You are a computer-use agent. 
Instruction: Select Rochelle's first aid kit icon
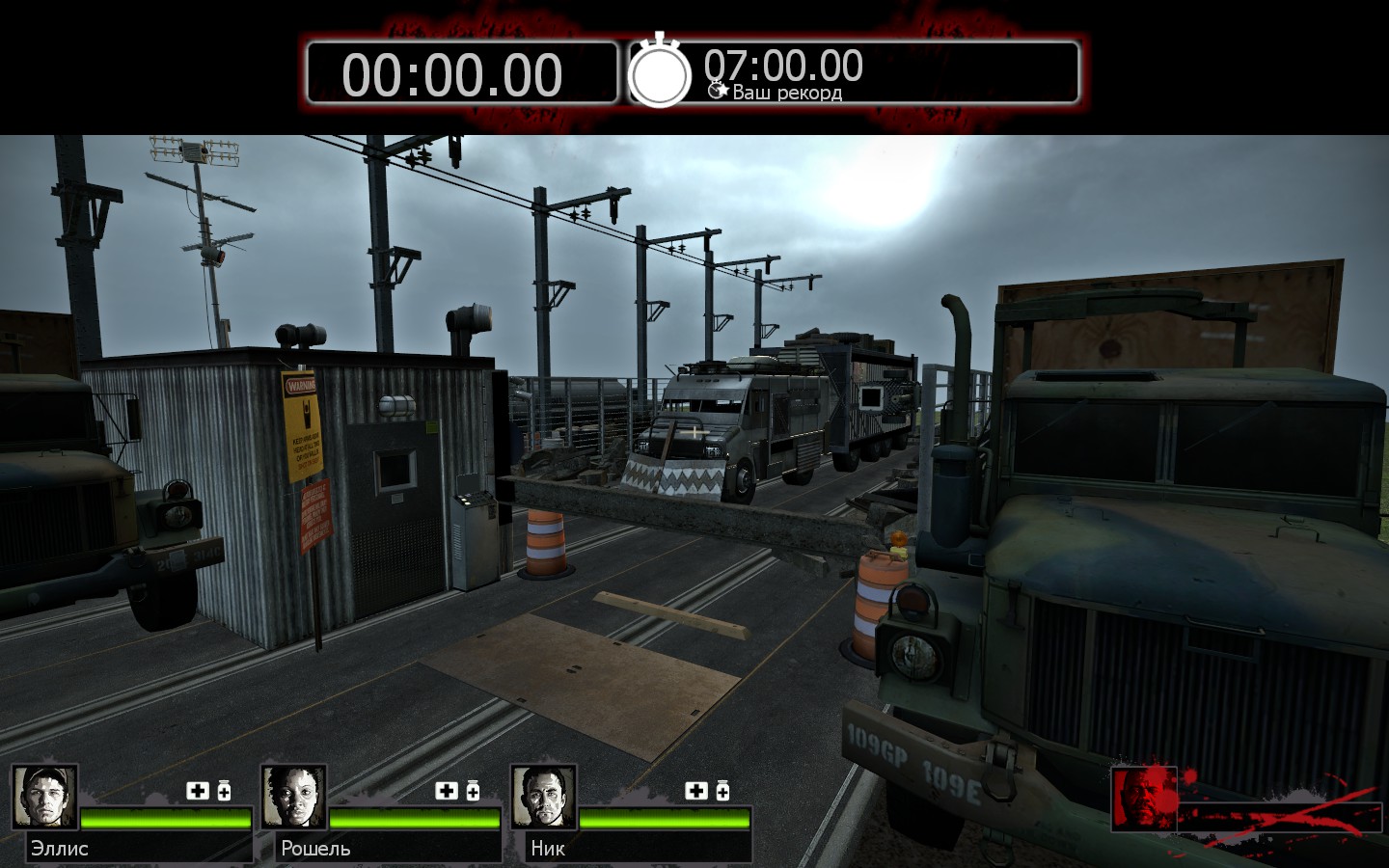point(447,791)
